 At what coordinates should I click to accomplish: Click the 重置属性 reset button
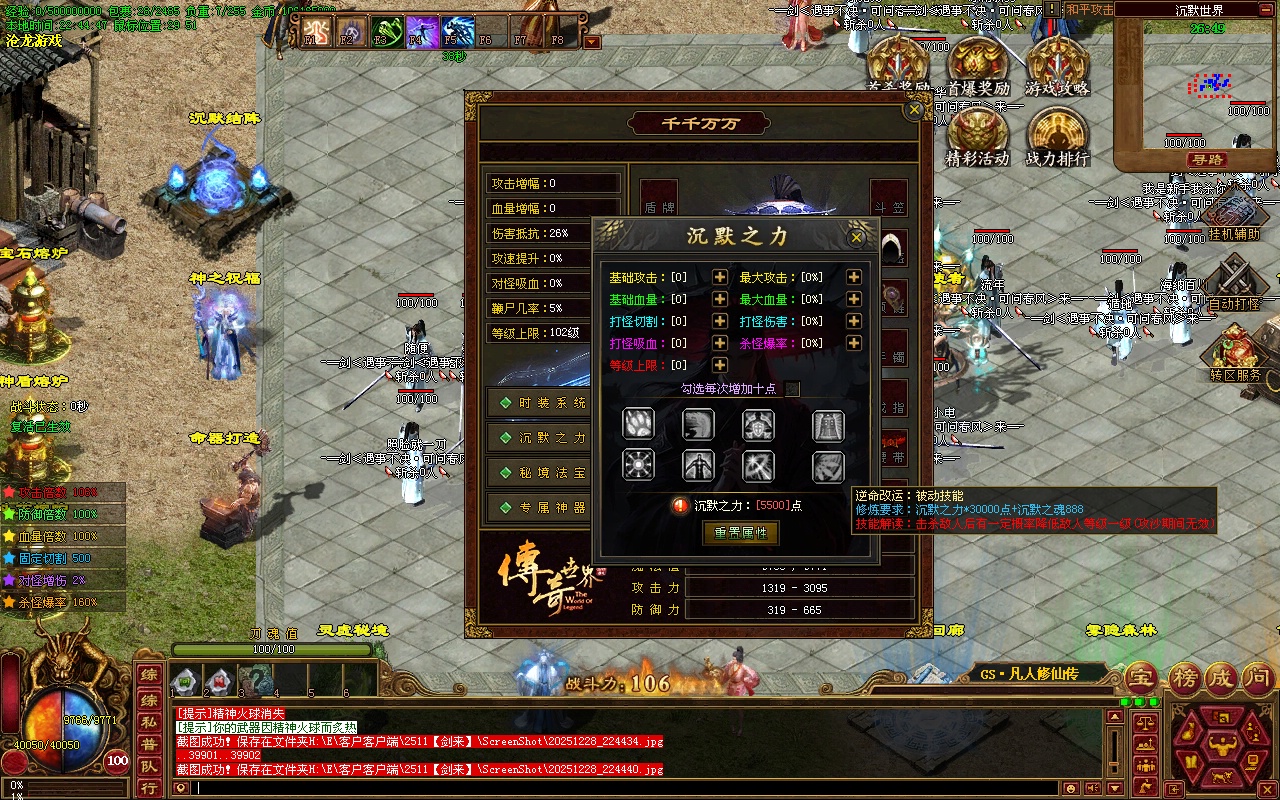tap(741, 533)
